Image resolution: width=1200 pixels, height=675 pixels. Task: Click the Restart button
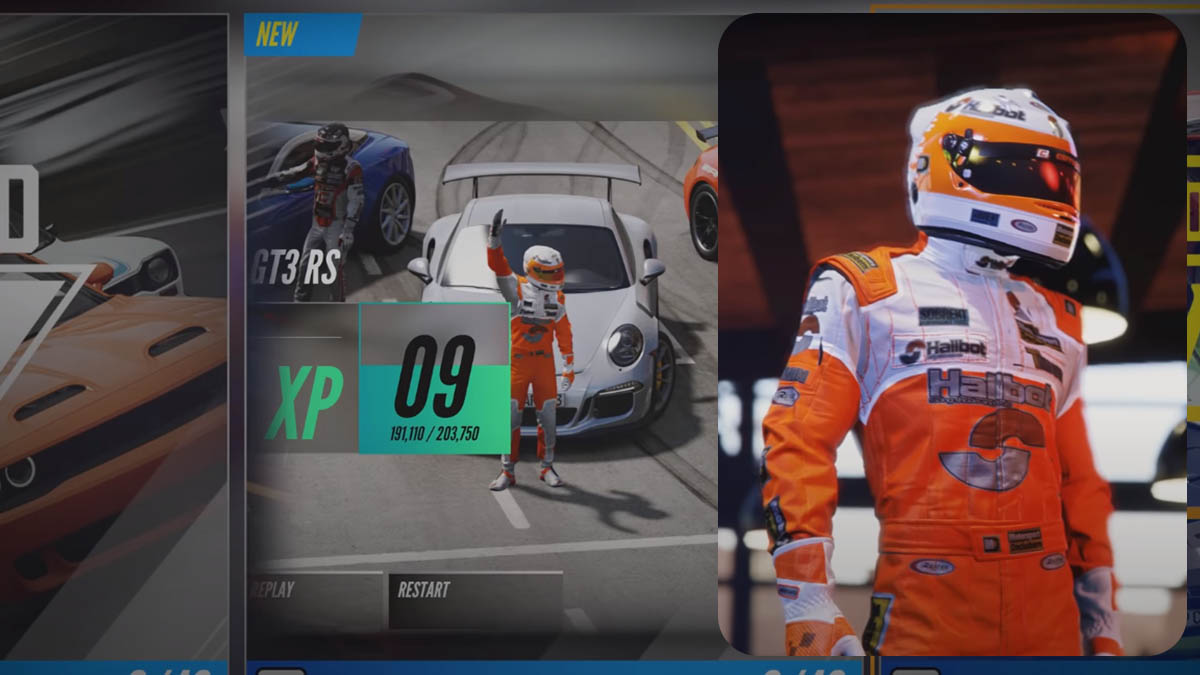[x=474, y=598]
